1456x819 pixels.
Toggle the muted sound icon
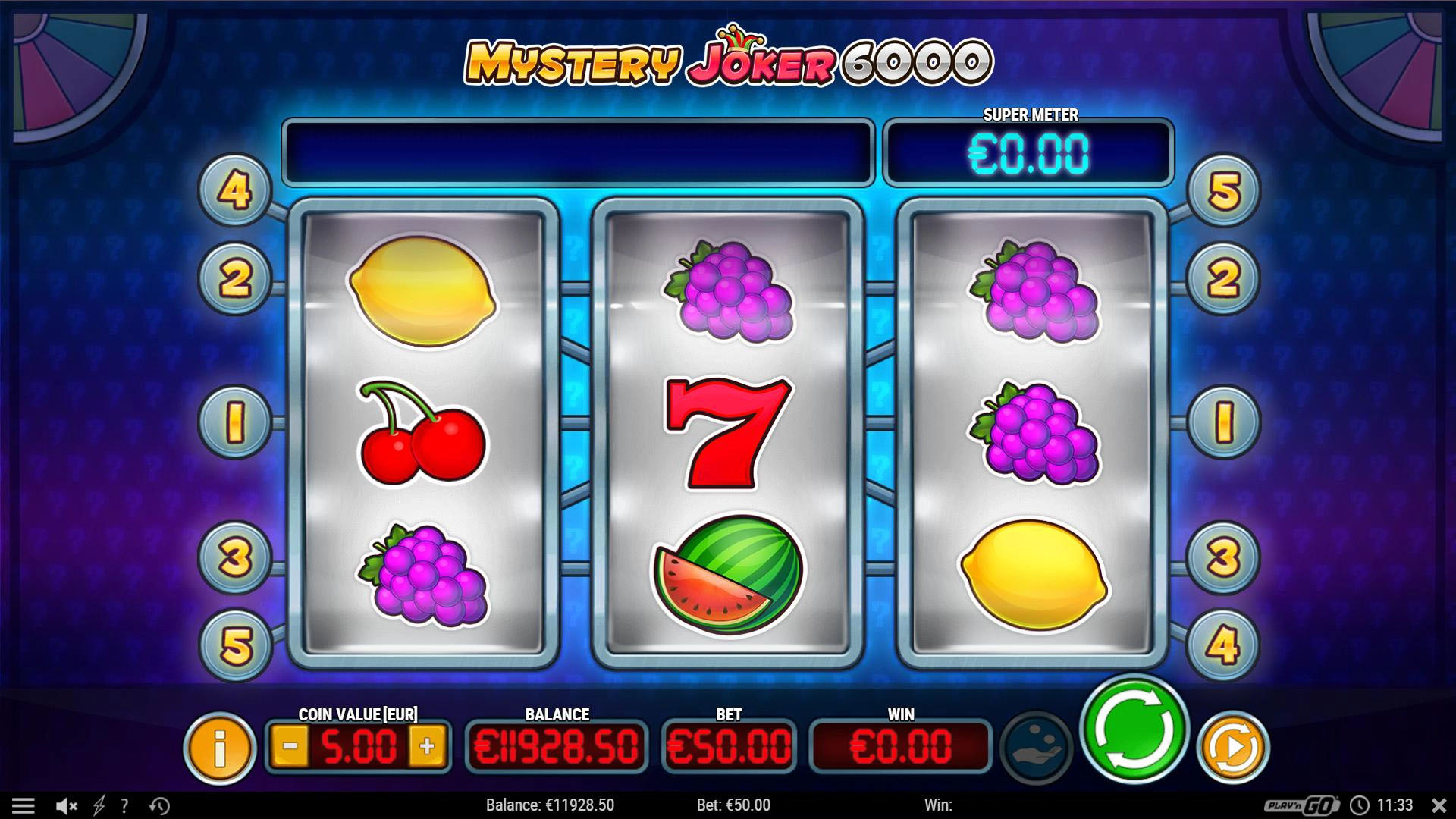point(67,805)
